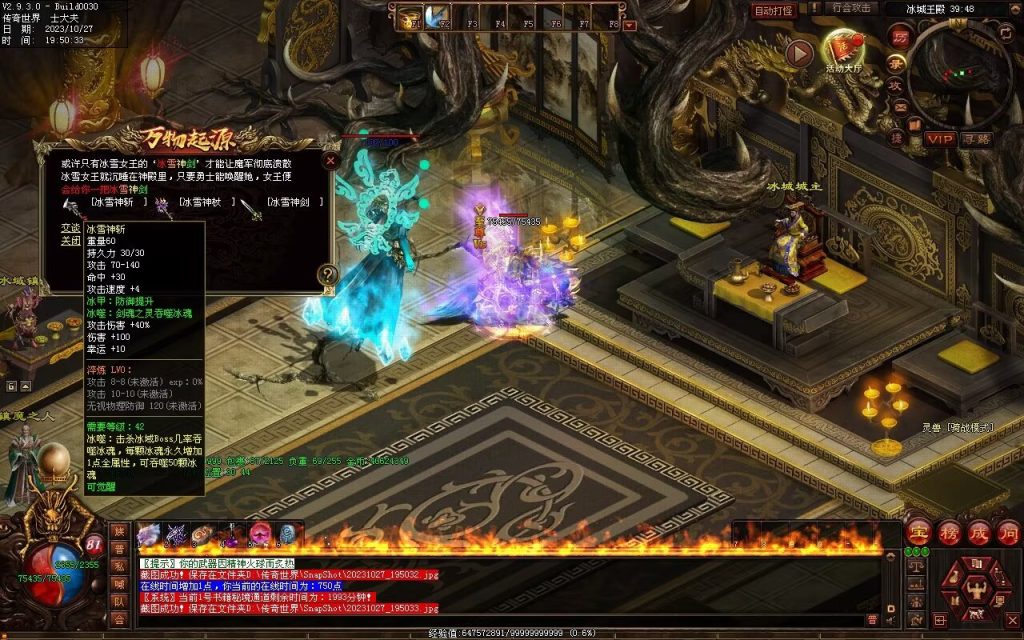
Task: Switch to the 队 team chat channel
Action: 119,601
